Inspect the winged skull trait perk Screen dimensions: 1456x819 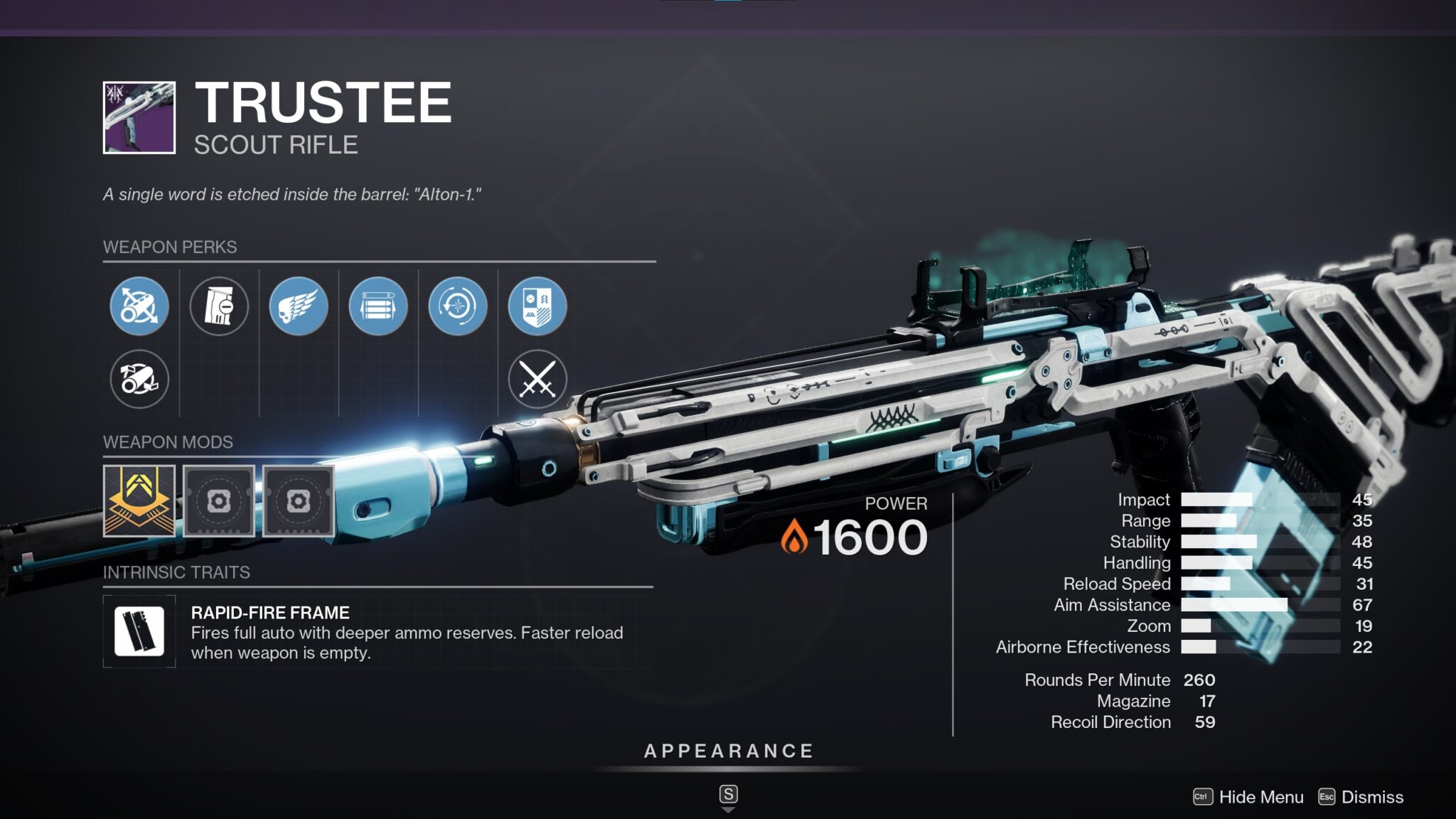(299, 306)
